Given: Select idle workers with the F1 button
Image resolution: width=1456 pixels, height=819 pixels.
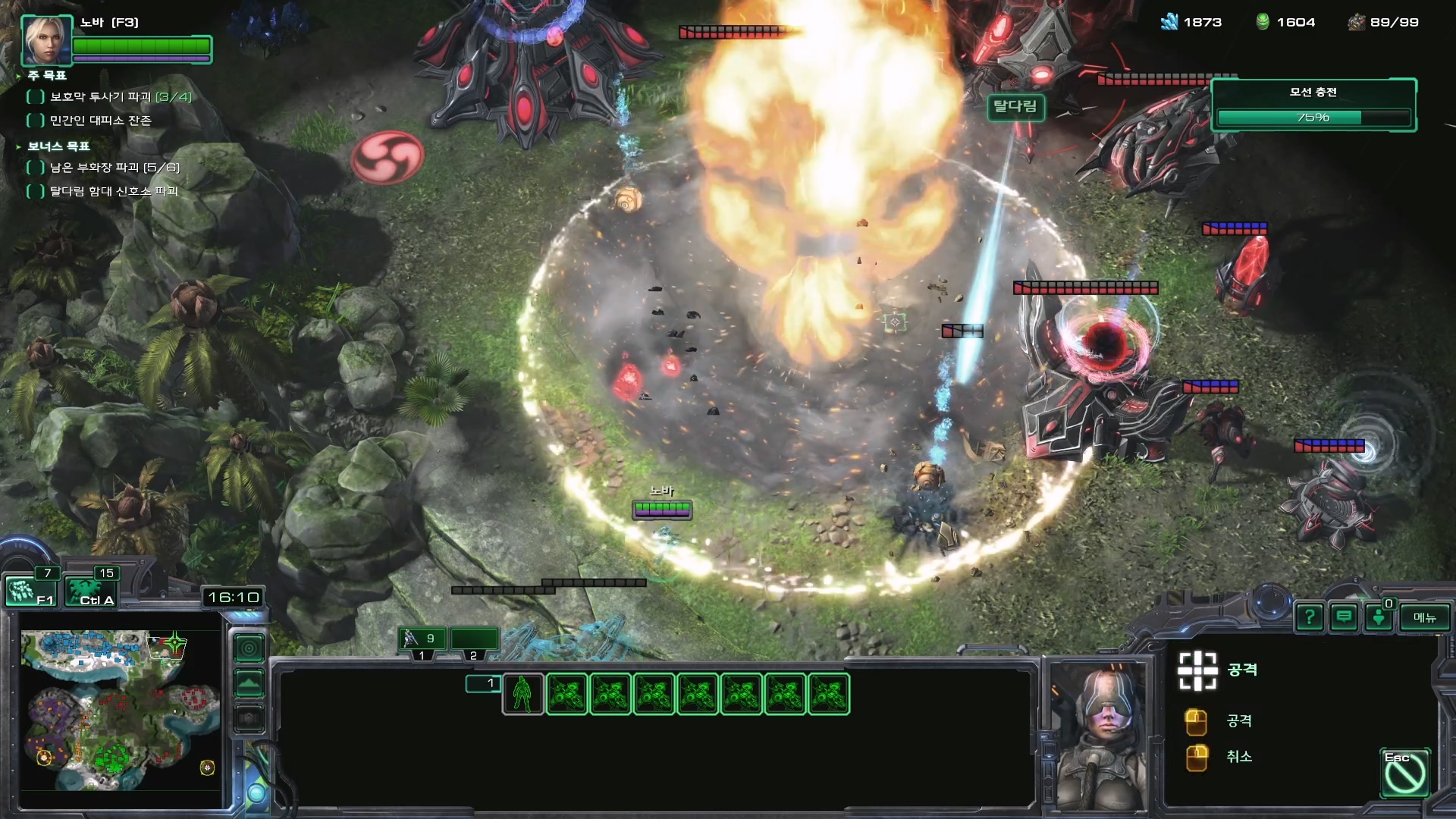Looking at the screenshot, I should [x=31, y=591].
